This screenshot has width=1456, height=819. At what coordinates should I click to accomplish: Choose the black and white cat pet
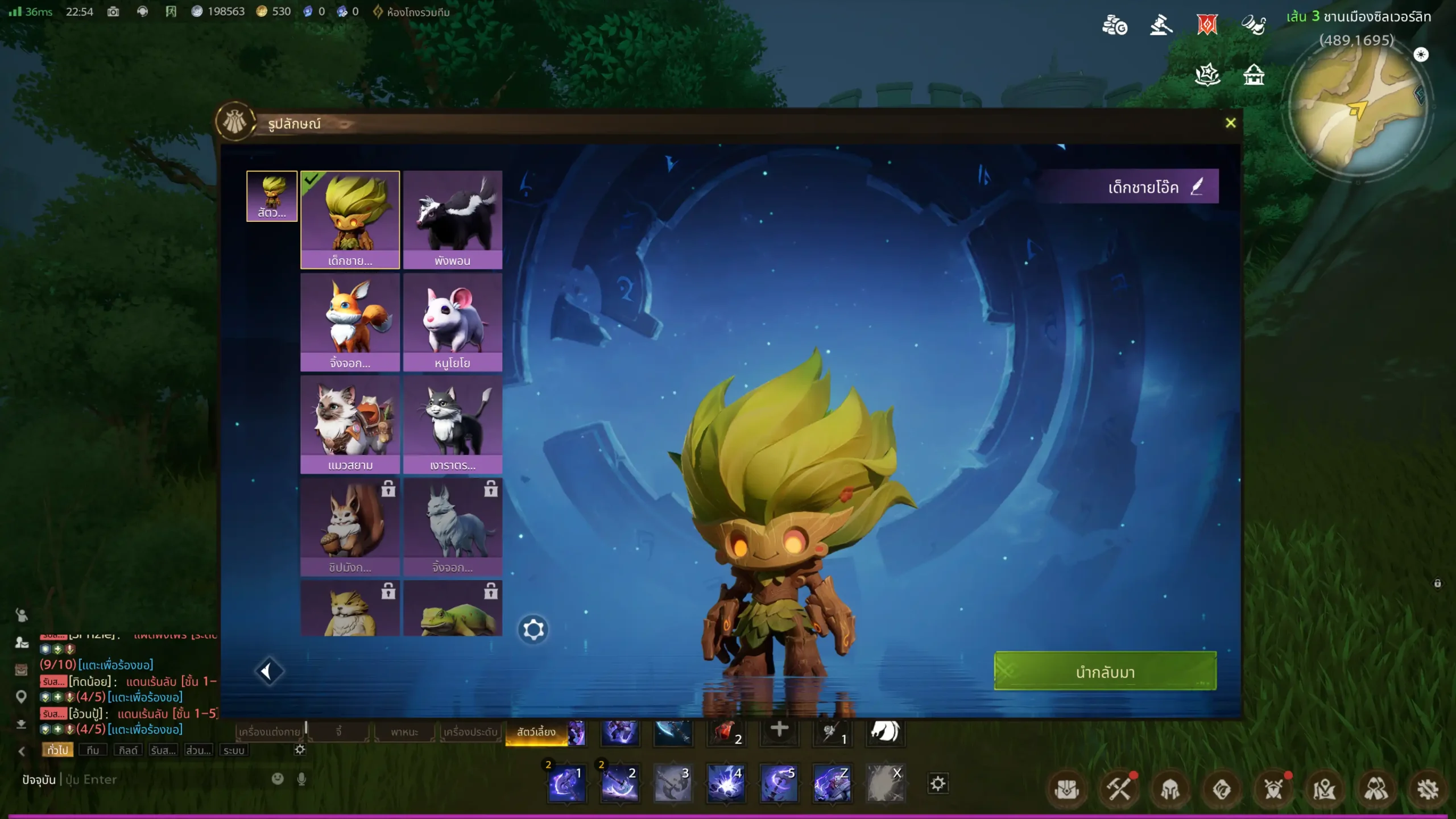[452, 424]
